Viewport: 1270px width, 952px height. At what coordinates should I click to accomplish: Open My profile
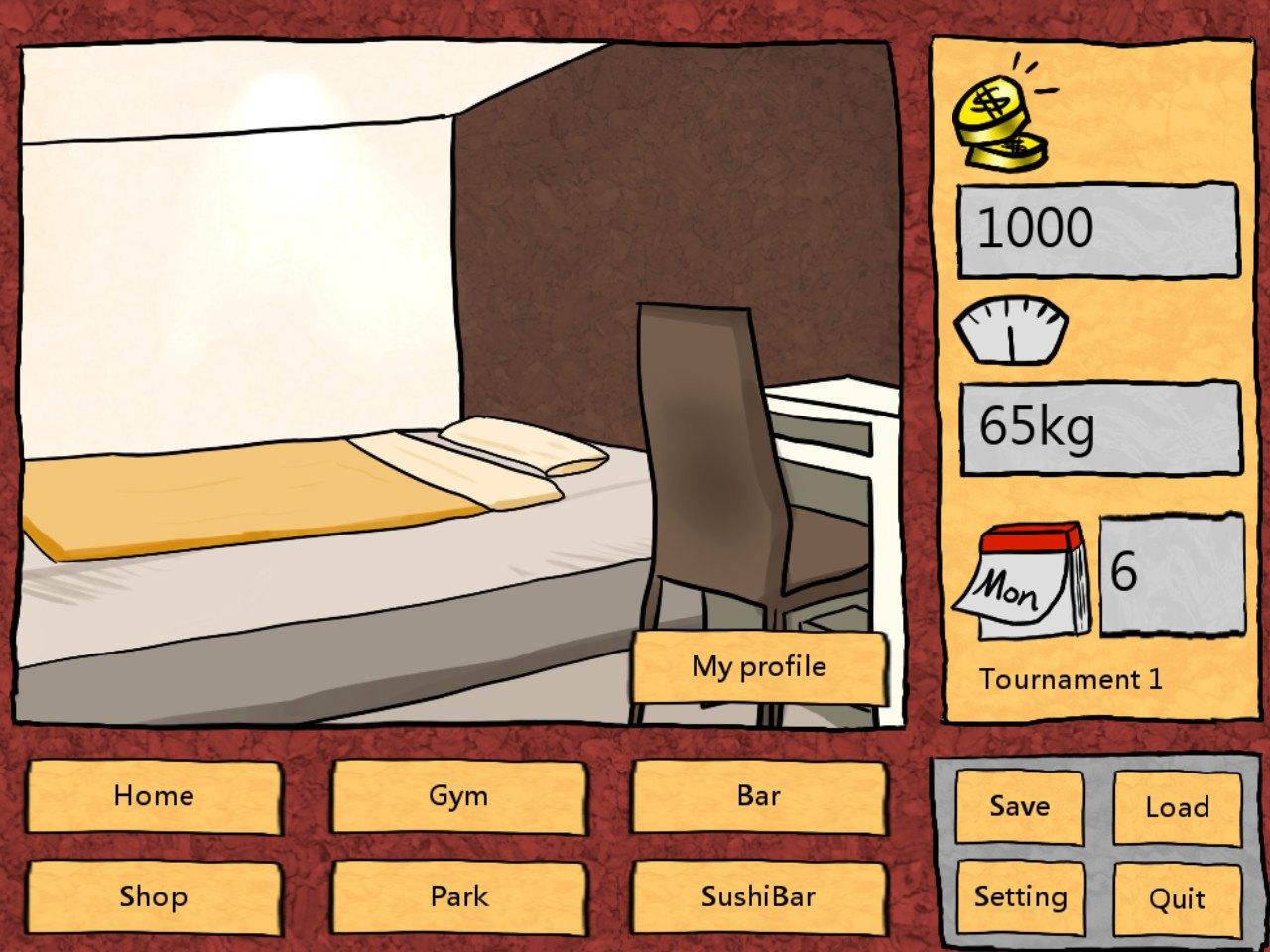tap(759, 666)
